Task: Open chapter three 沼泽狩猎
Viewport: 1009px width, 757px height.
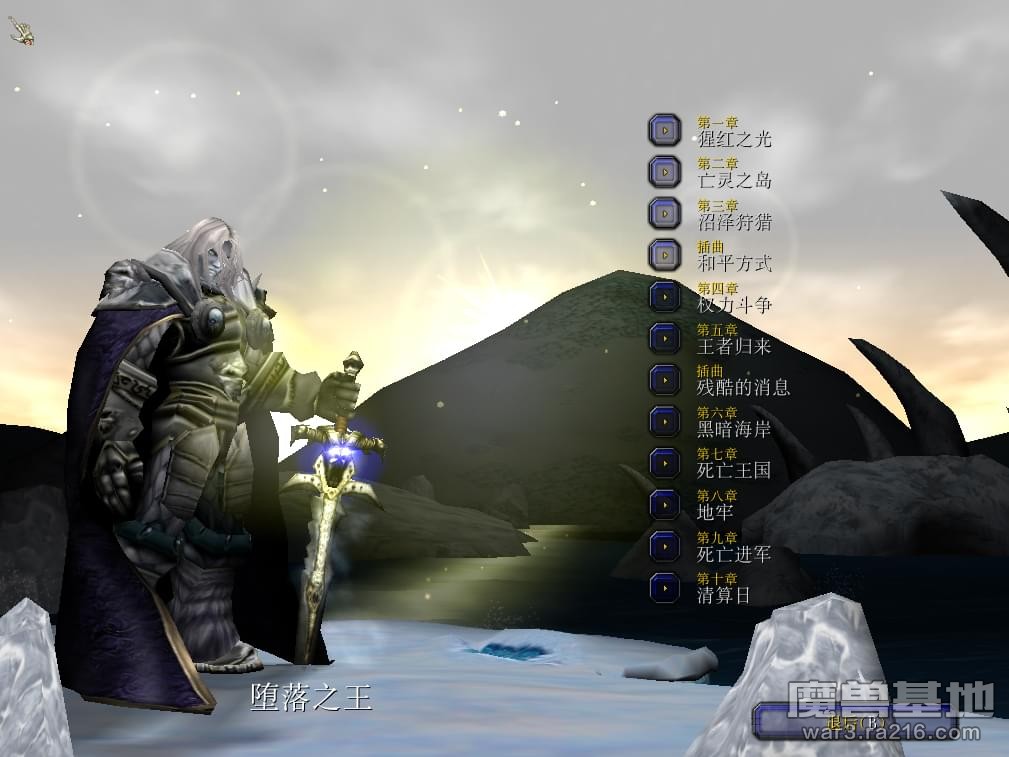Action: 664,213
